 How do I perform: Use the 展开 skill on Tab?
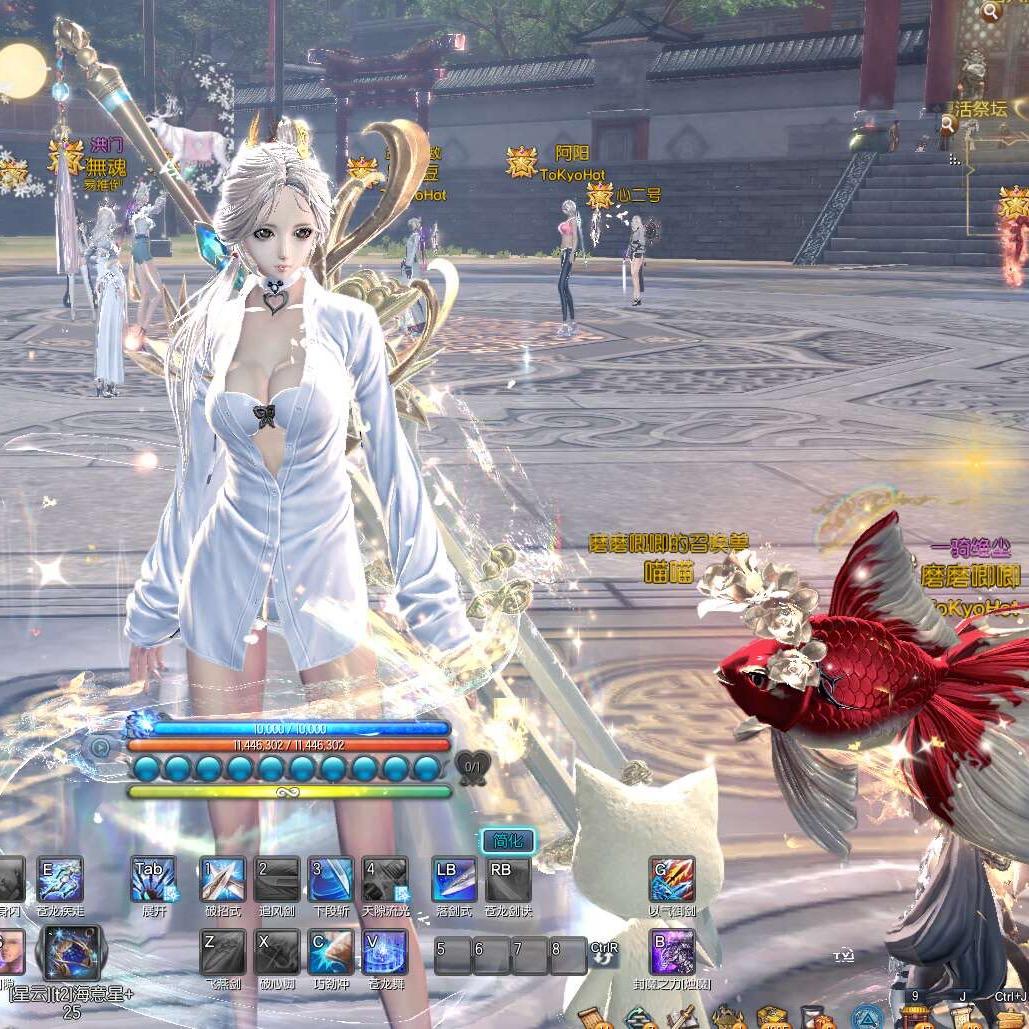[x=154, y=880]
